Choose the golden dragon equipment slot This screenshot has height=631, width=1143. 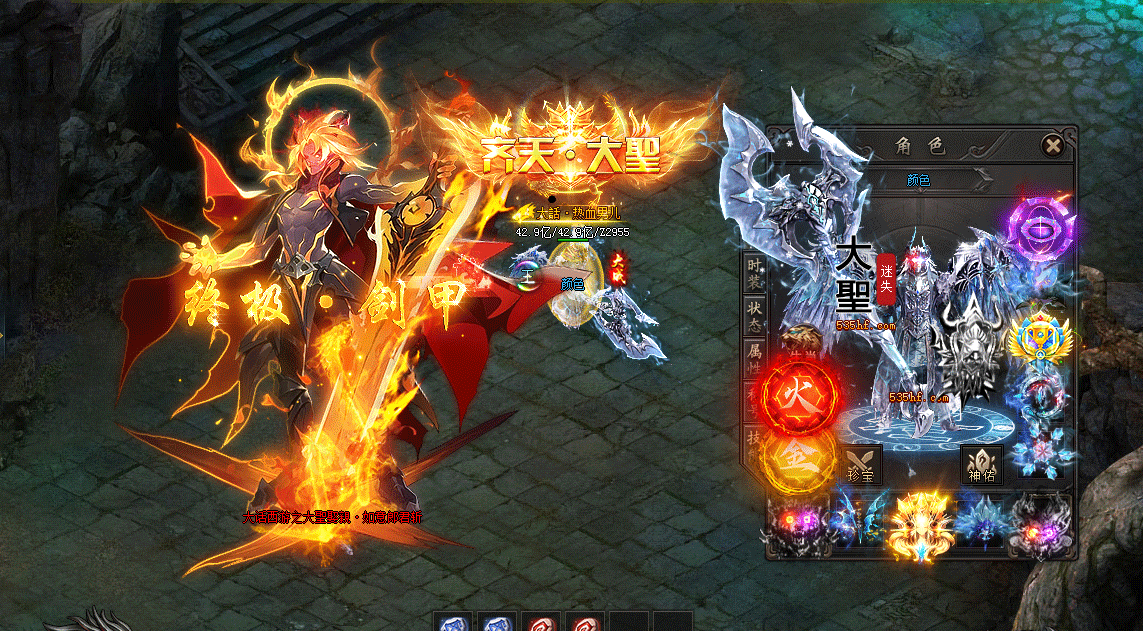(x=917, y=523)
